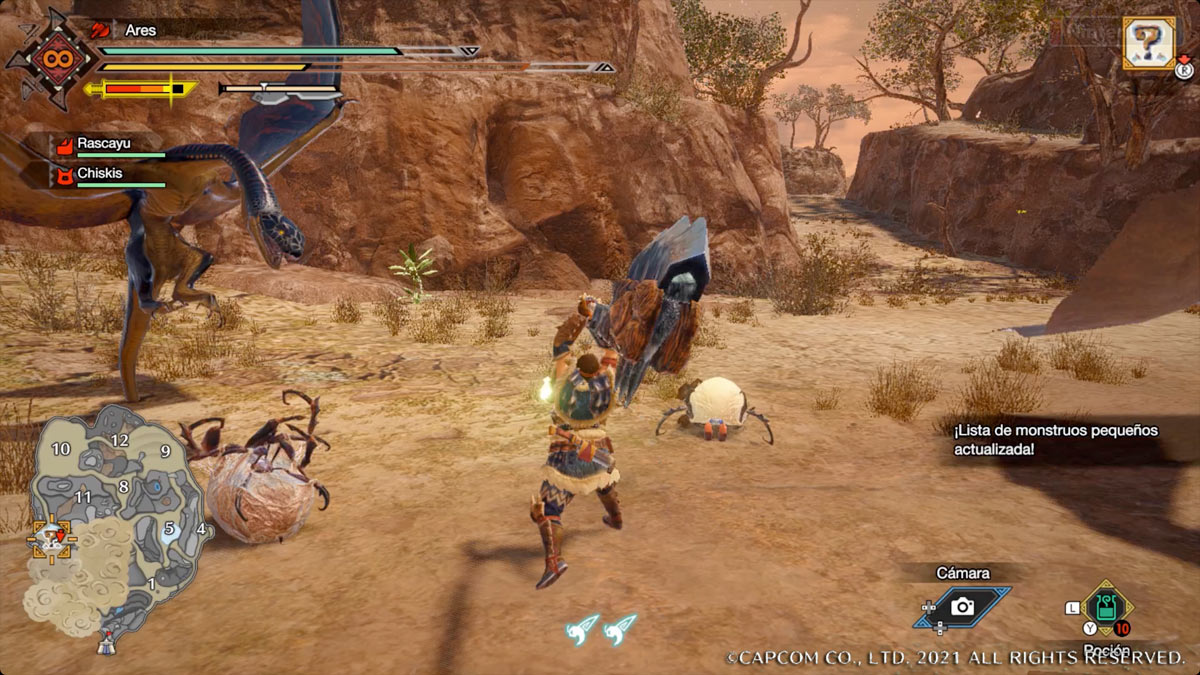Viewport: 1200px width, 675px height.
Task: Click the player map marker on minimap
Action: pyautogui.click(x=48, y=537)
